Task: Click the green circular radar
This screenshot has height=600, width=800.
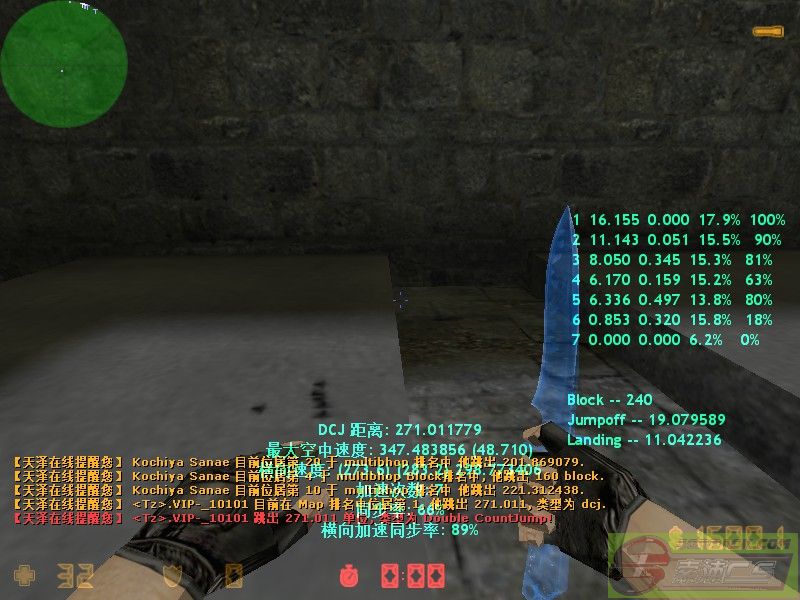Action: coord(64,64)
